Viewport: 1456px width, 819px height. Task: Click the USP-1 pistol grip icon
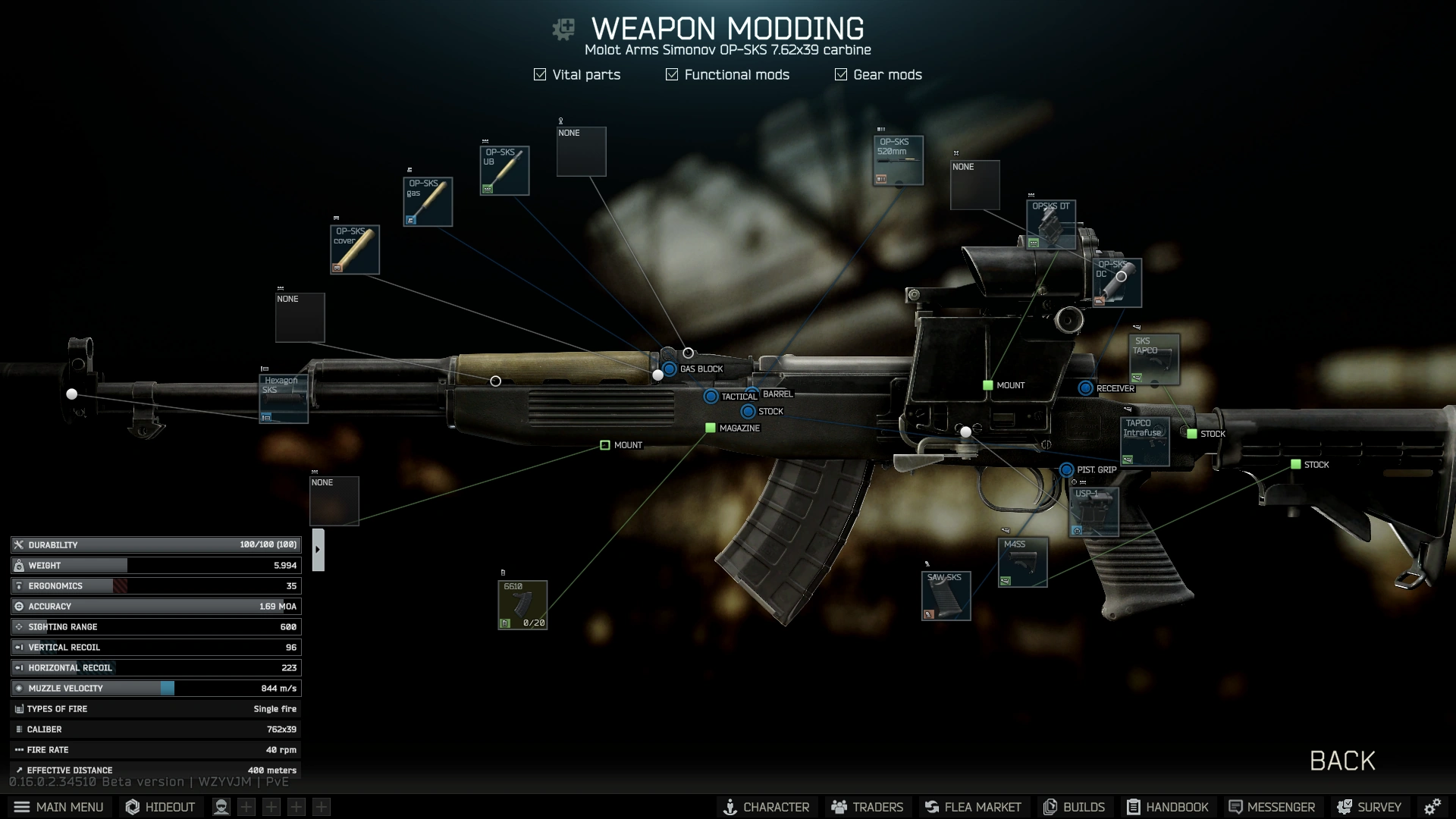click(x=1094, y=512)
